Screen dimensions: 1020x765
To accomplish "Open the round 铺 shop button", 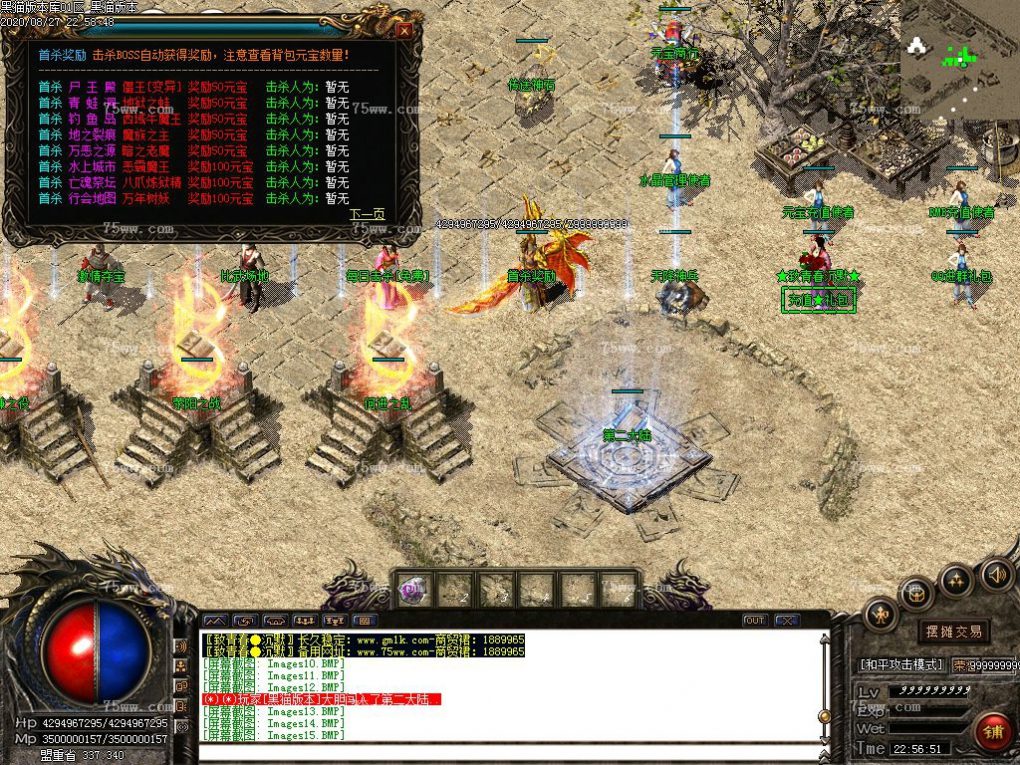I will (x=991, y=731).
